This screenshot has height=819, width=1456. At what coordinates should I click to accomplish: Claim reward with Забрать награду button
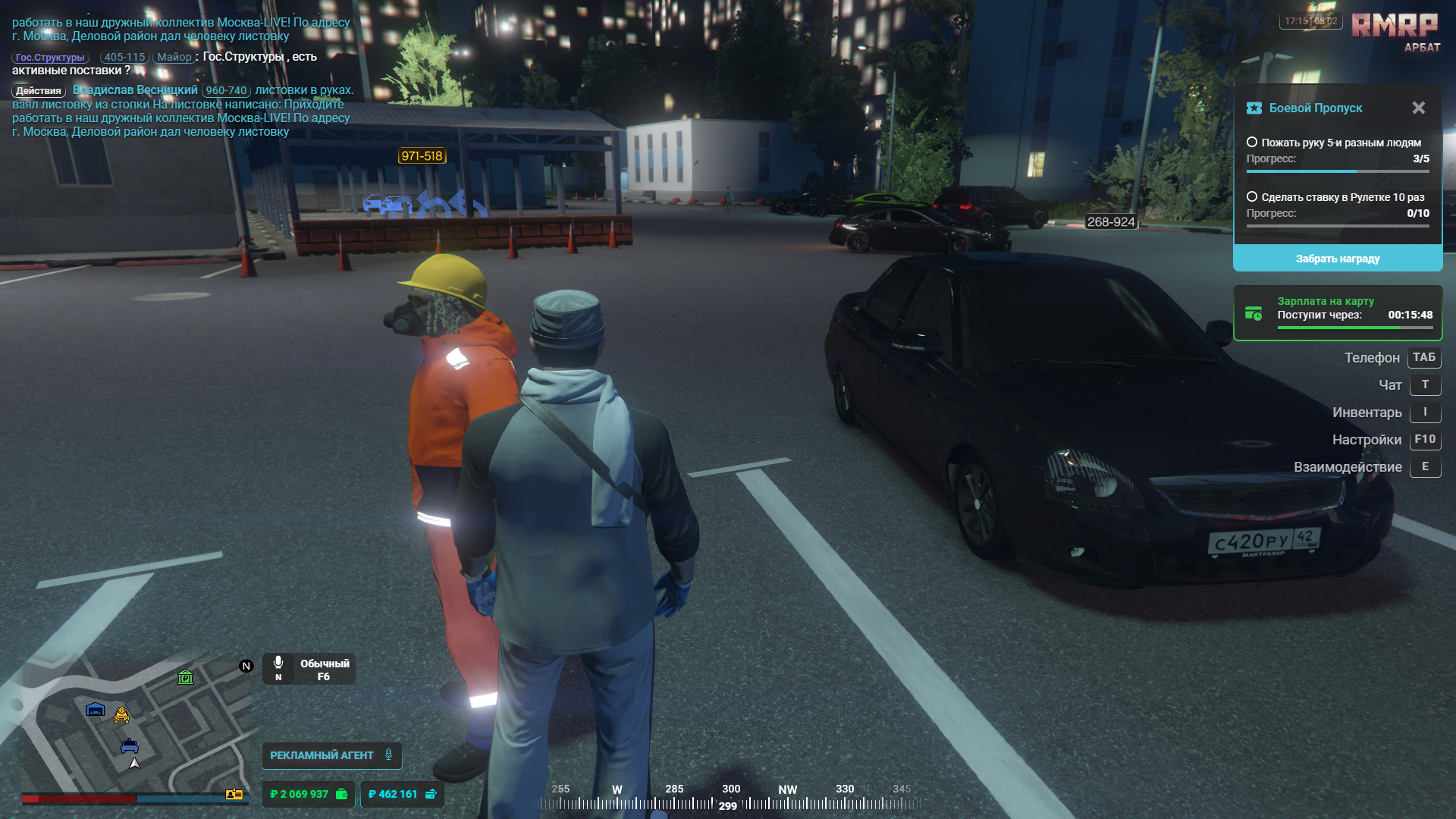pos(1337,259)
